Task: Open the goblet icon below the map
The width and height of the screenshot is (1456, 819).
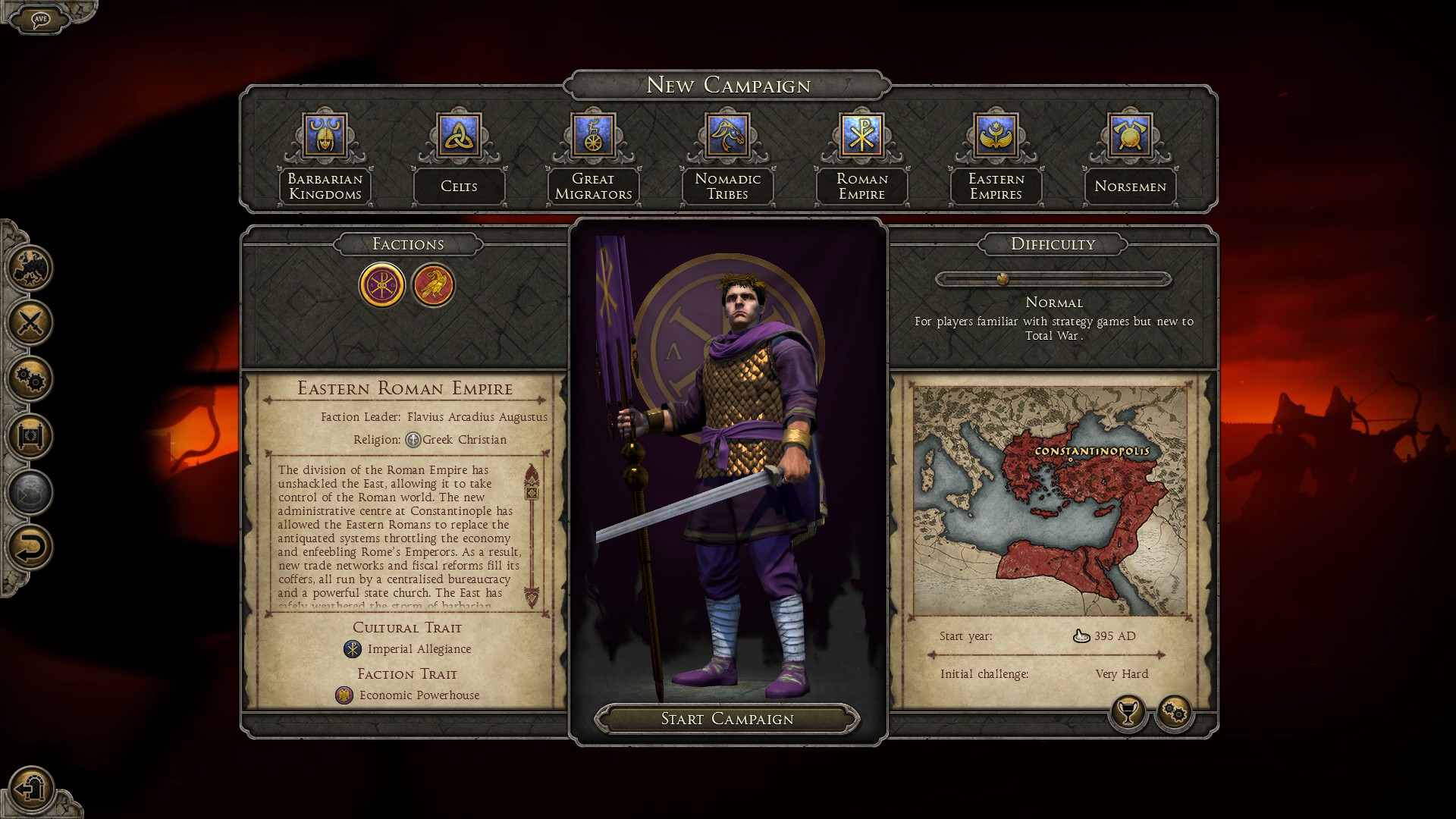Action: (1128, 712)
